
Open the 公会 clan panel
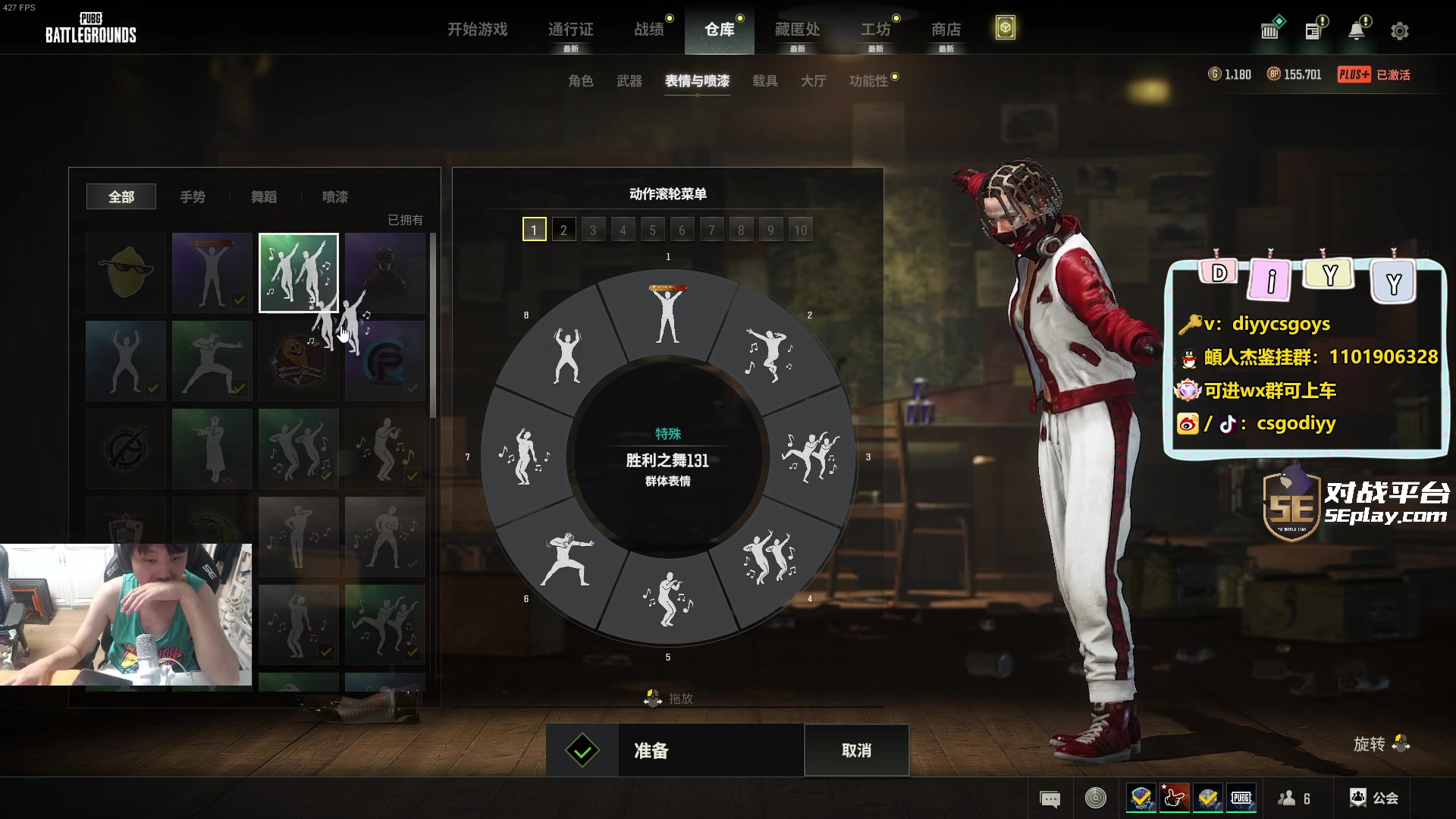1374,798
